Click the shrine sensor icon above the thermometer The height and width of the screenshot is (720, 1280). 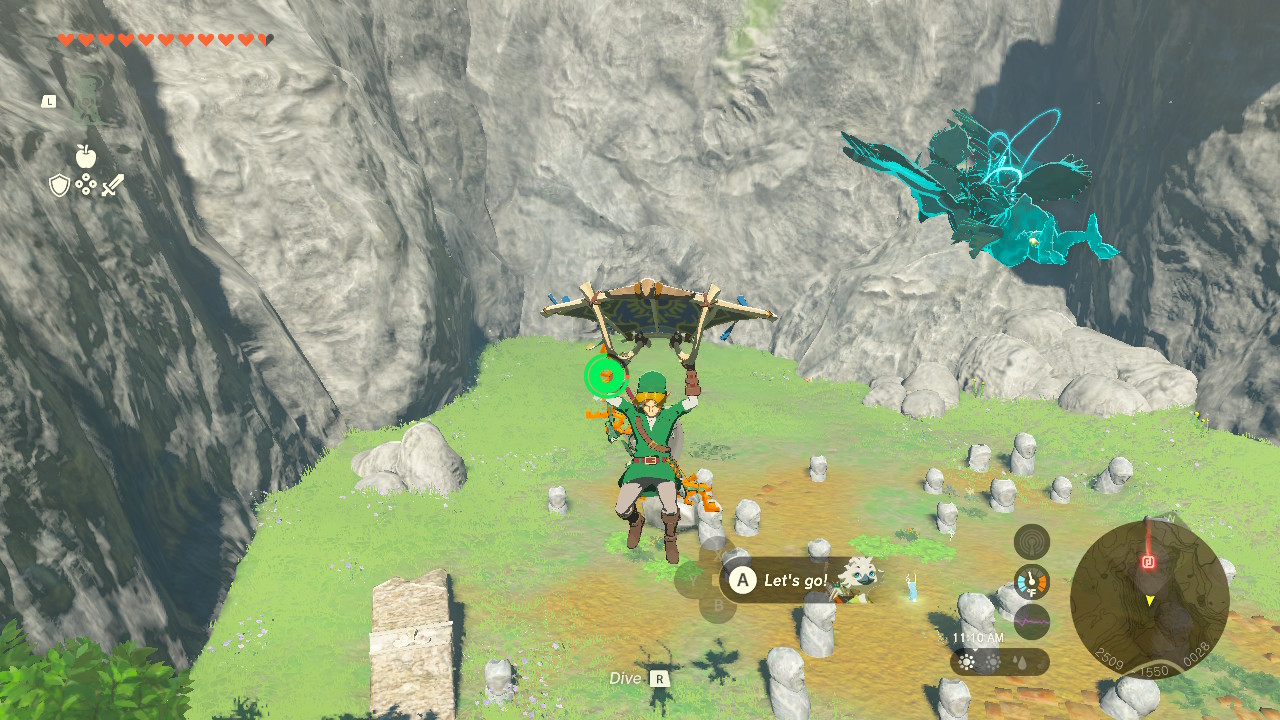point(1031,544)
